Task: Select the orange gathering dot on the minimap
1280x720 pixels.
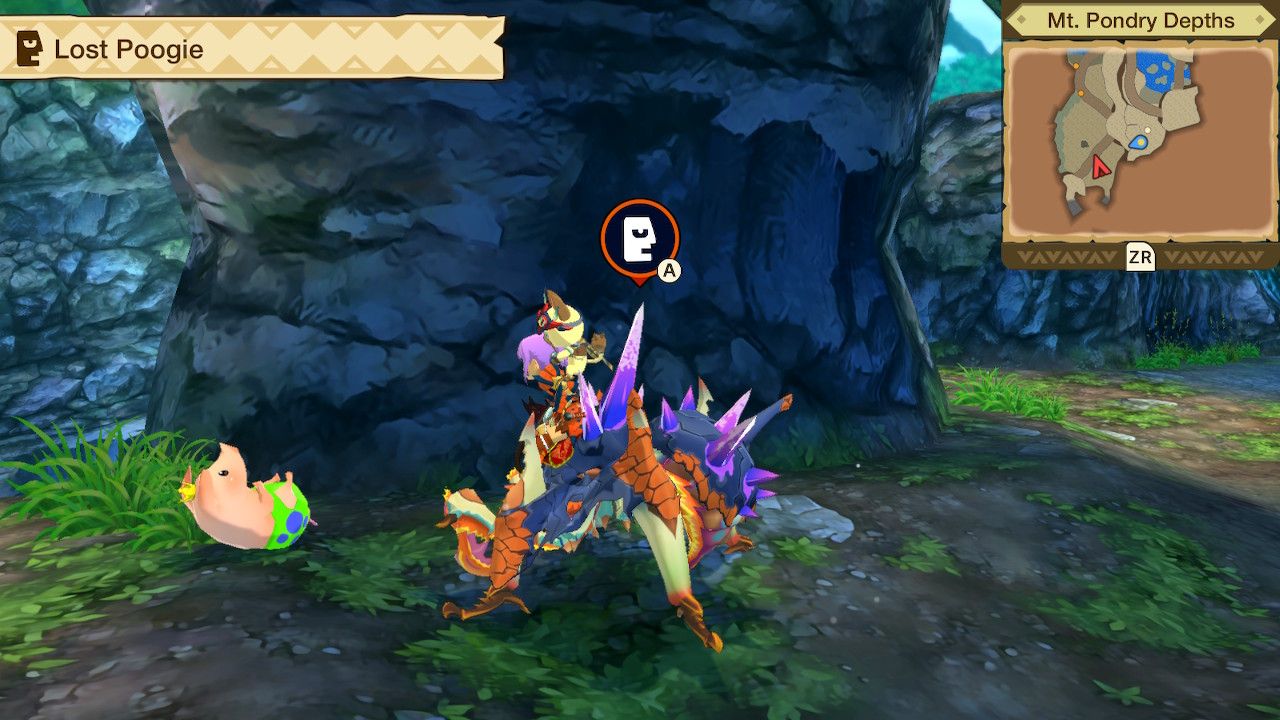Action: click(x=1077, y=66)
